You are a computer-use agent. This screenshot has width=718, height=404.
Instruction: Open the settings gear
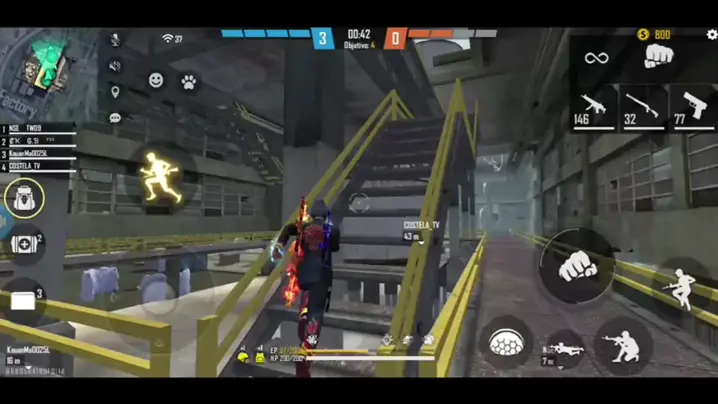tap(711, 35)
